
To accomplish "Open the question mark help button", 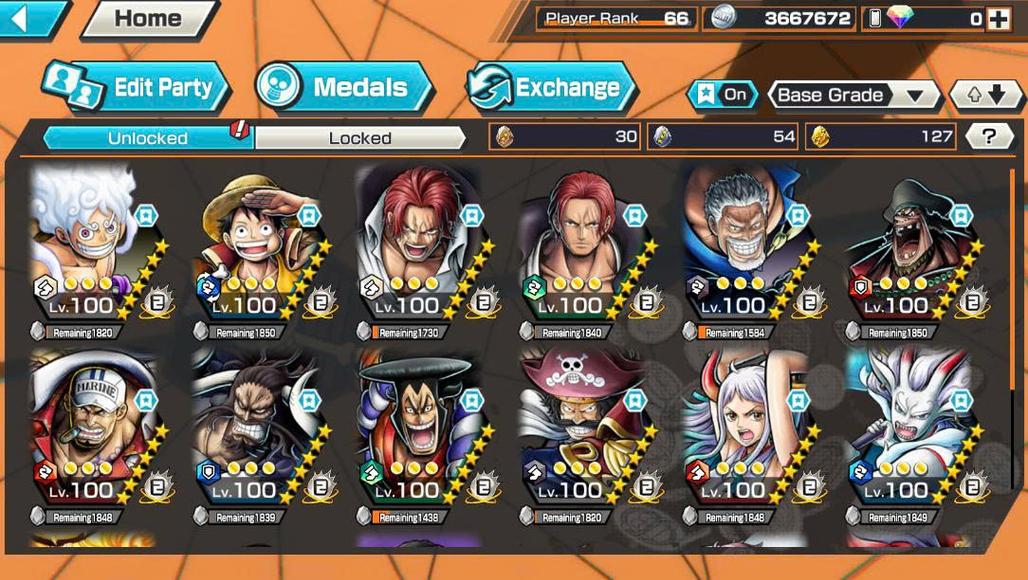I will point(989,136).
